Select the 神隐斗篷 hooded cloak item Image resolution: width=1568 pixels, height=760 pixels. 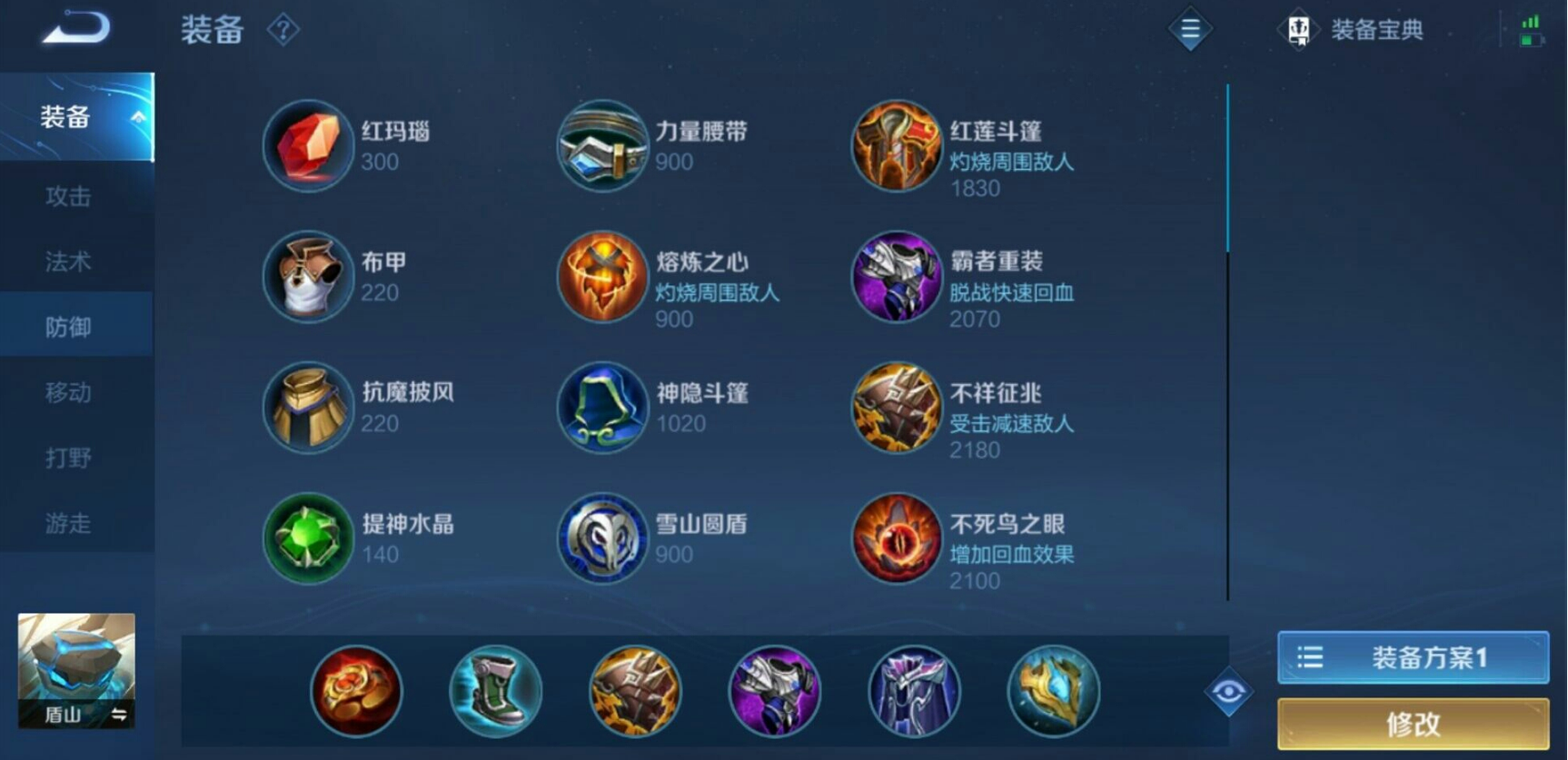pos(602,407)
